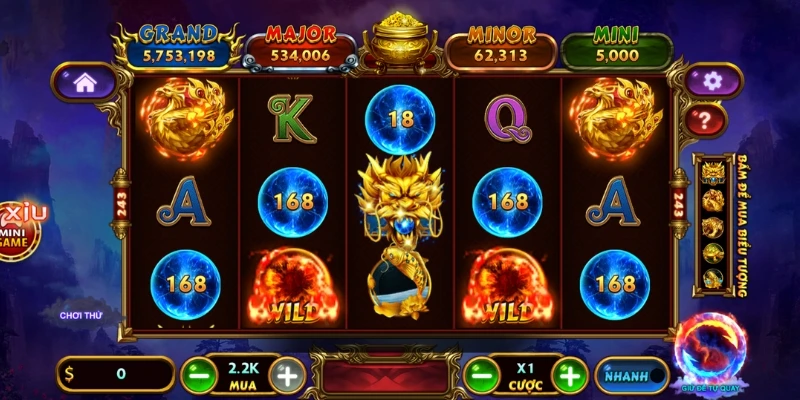Increase the MUA buy amount
The image size is (800, 400).
click(x=288, y=376)
